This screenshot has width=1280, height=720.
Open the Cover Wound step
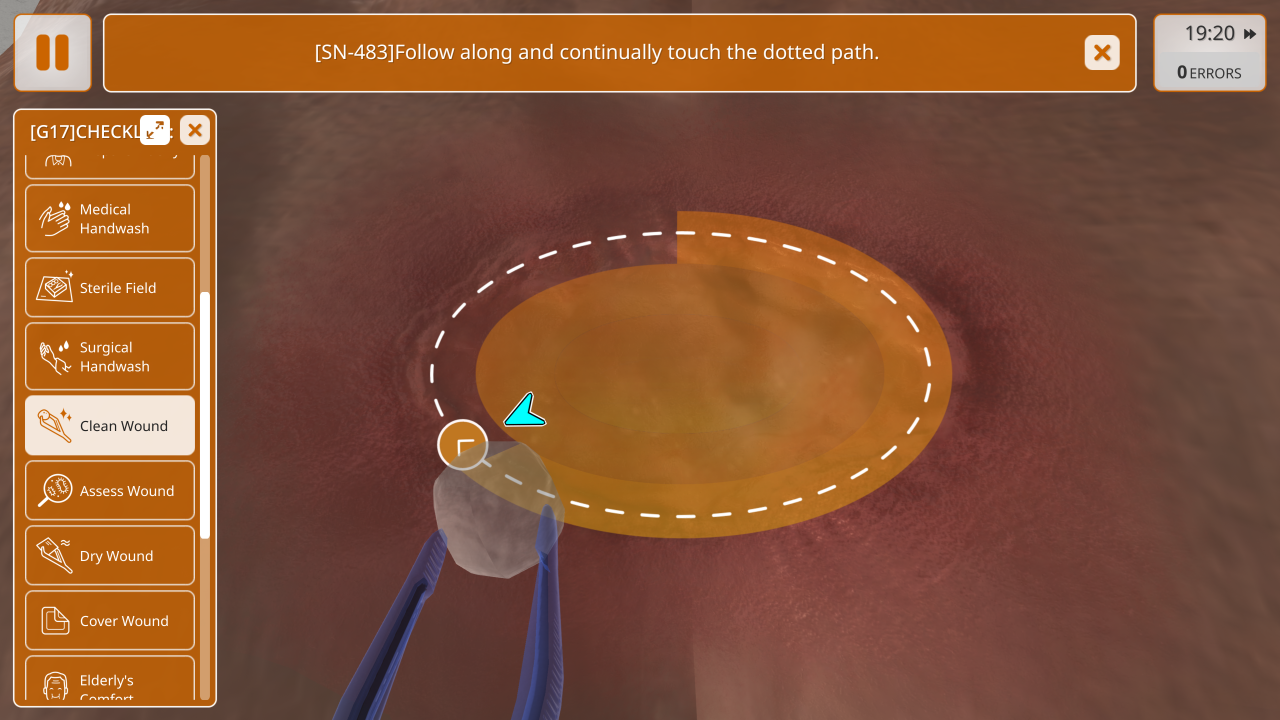(x=110, y=621)
